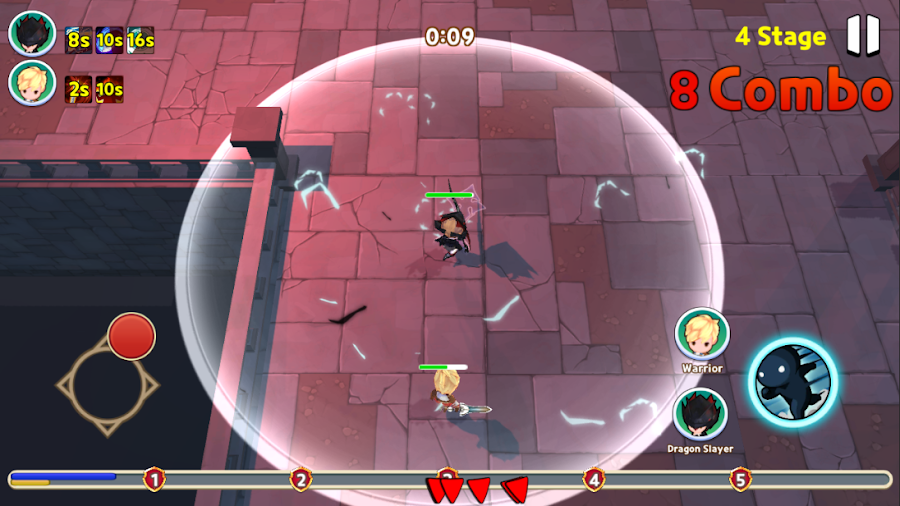Click the skill icon showing 16s cooldown
Screen dimensions: 900x506
(x=141, y=40)
